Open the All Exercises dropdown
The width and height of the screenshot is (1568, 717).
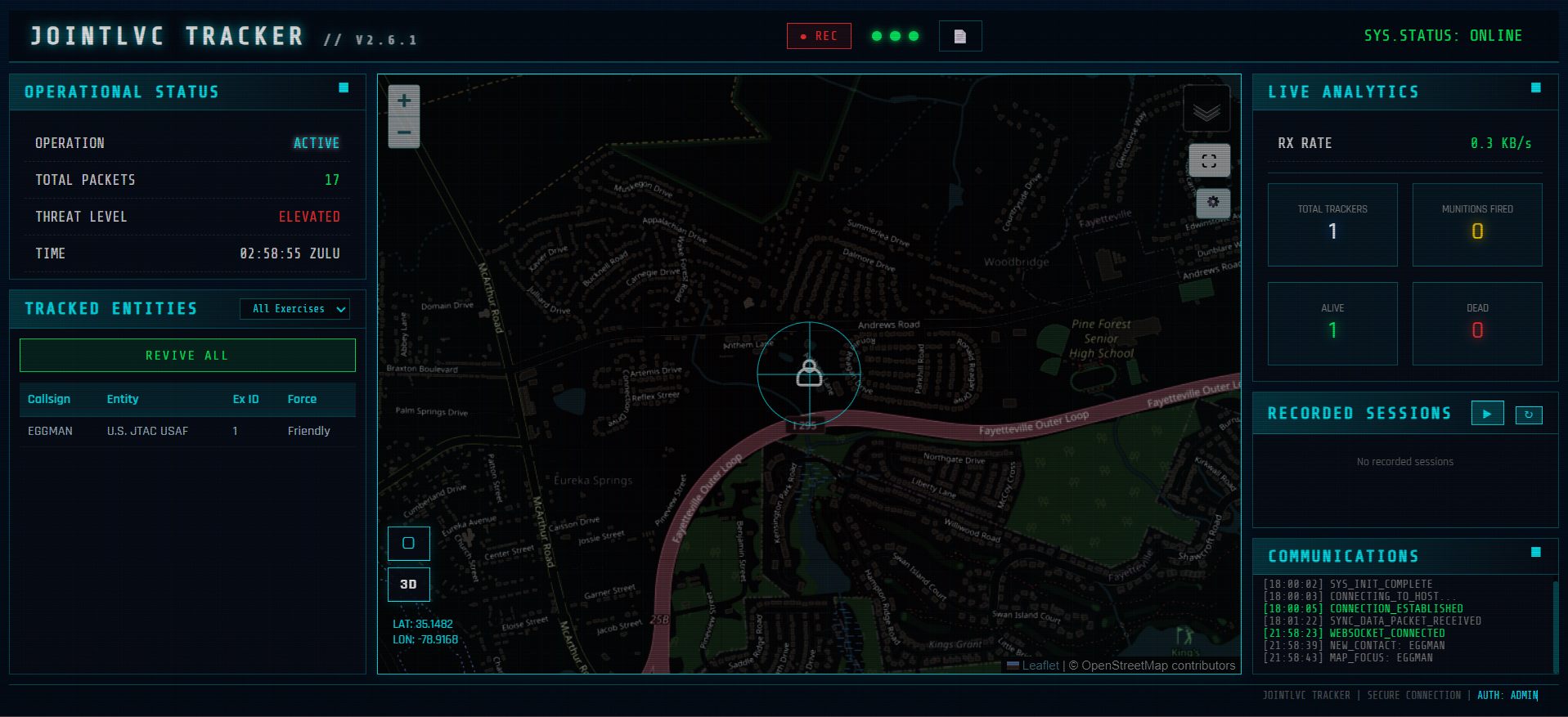(294, 308)
